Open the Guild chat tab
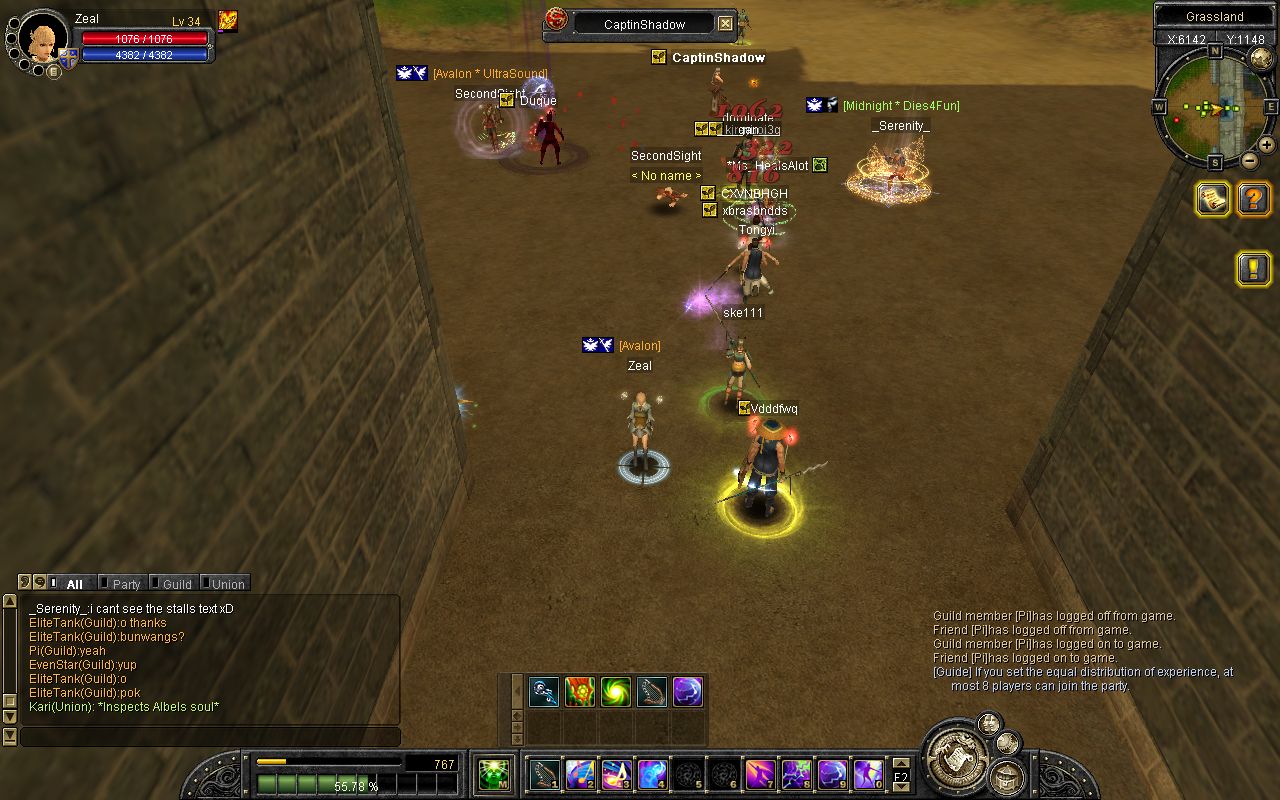 [x=175, y=584]
